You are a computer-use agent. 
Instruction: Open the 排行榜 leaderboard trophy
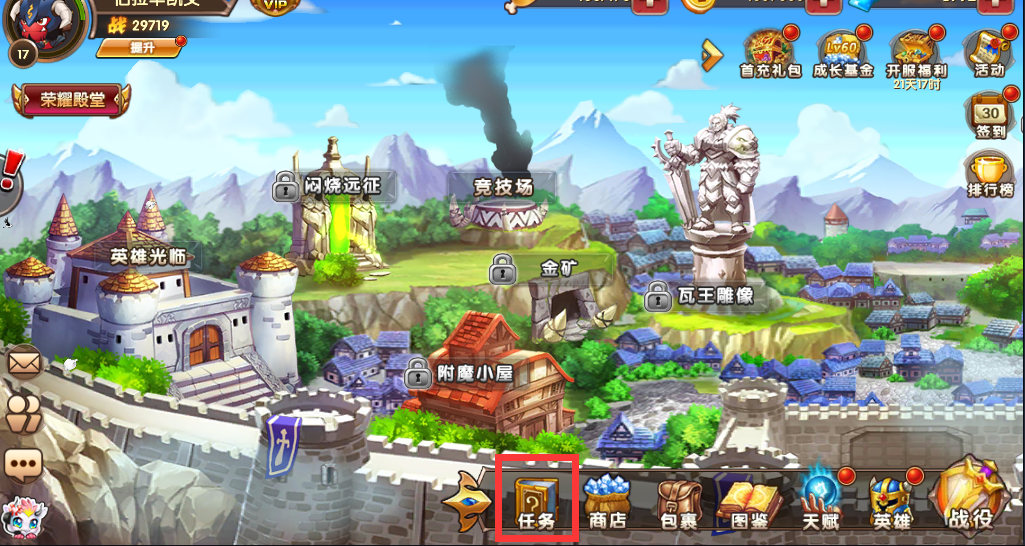pos(990,174)
